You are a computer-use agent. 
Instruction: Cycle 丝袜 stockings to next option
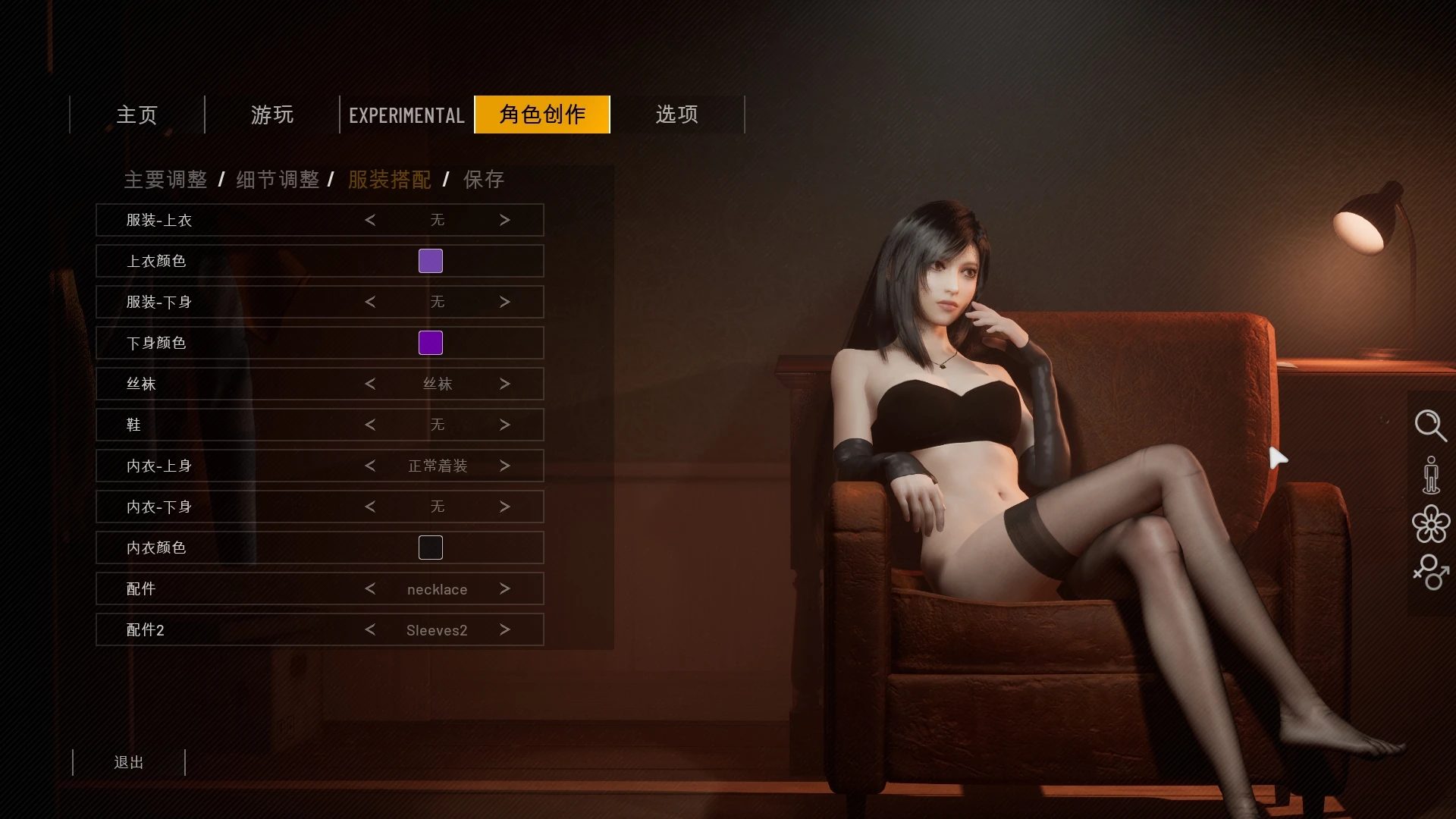coord(505,384)
